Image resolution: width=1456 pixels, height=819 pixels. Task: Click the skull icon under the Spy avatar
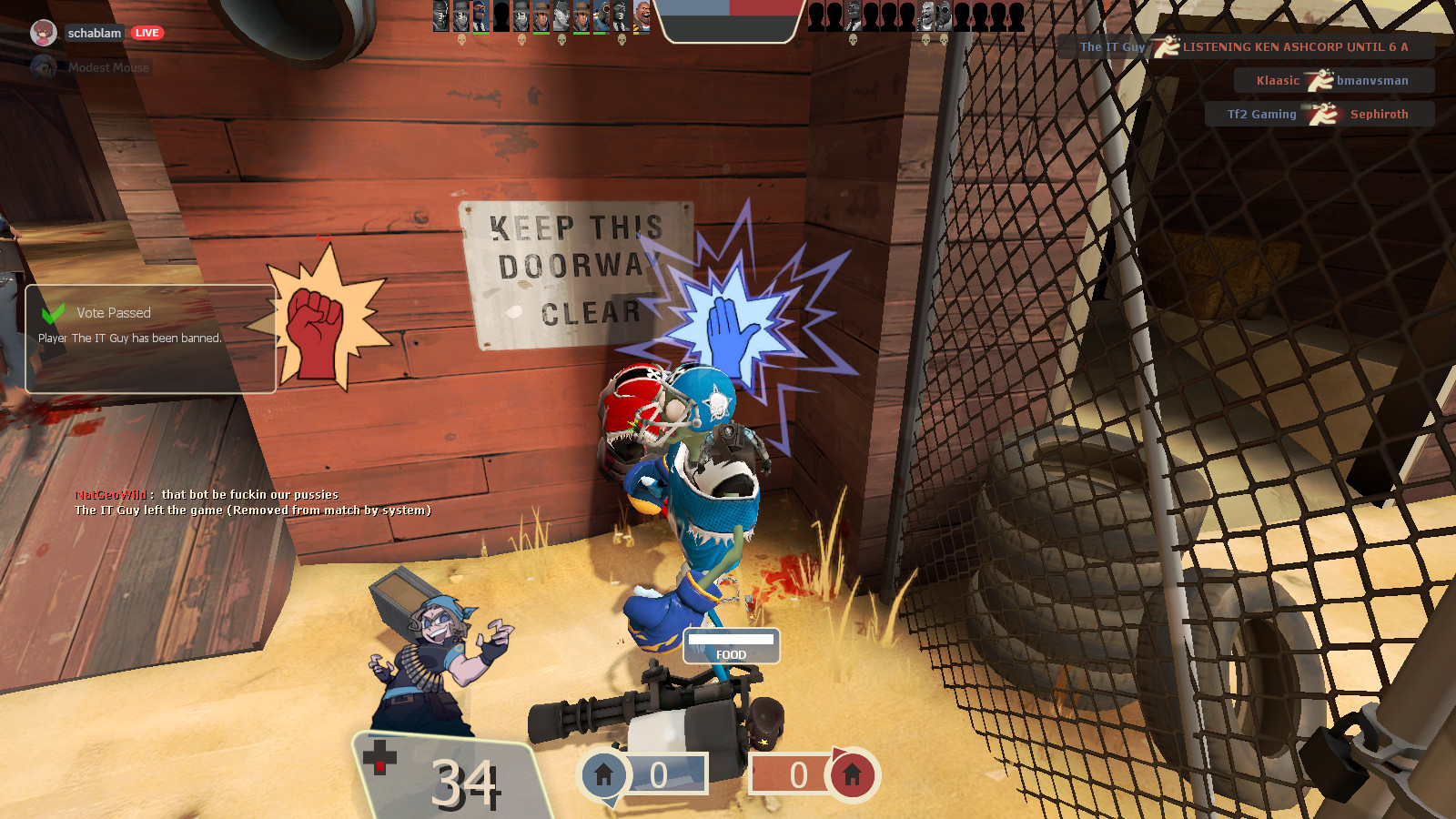coord(622,39)
